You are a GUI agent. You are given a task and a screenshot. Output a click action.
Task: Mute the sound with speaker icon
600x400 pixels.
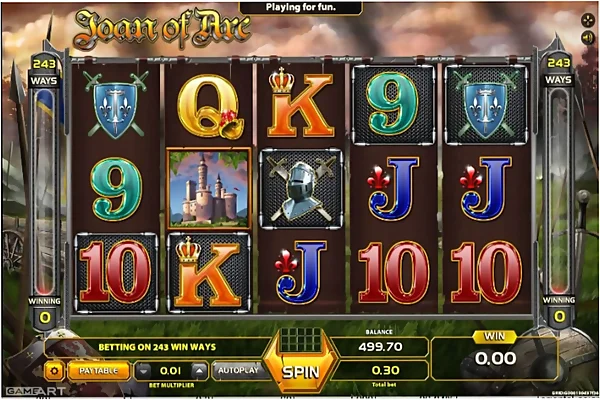587,38
